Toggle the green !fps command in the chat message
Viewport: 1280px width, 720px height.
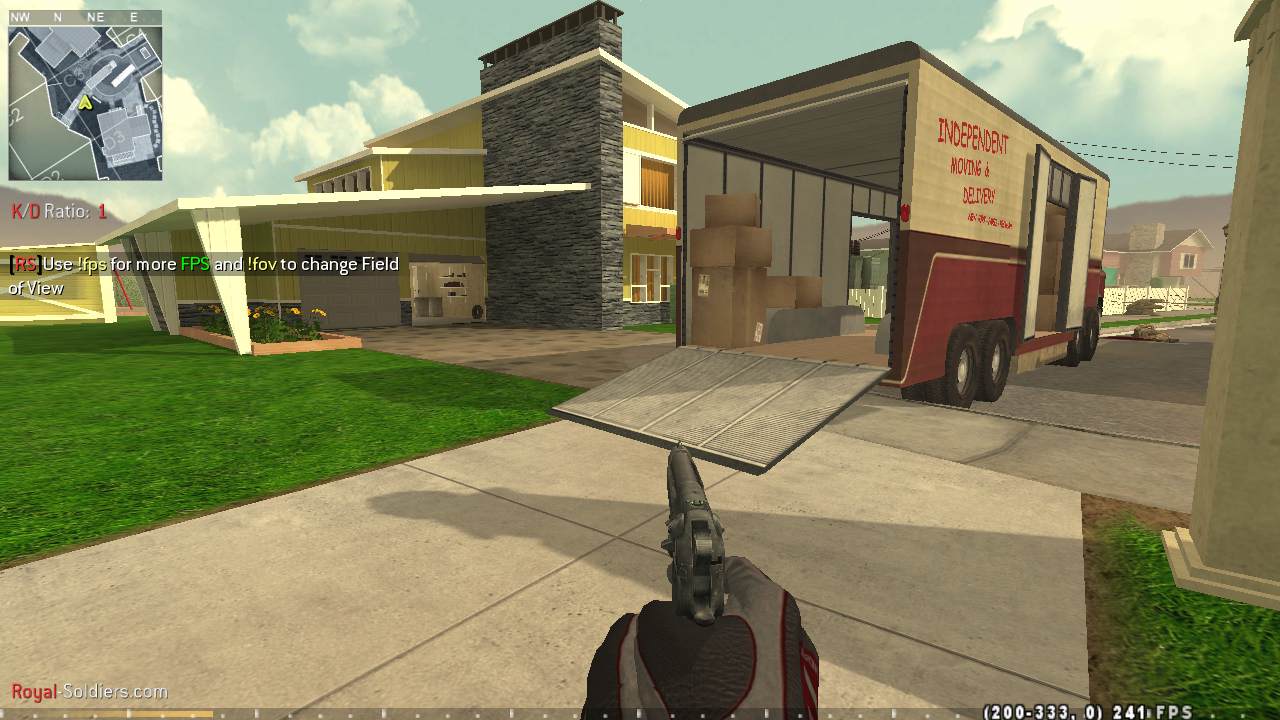click(90, 265)
